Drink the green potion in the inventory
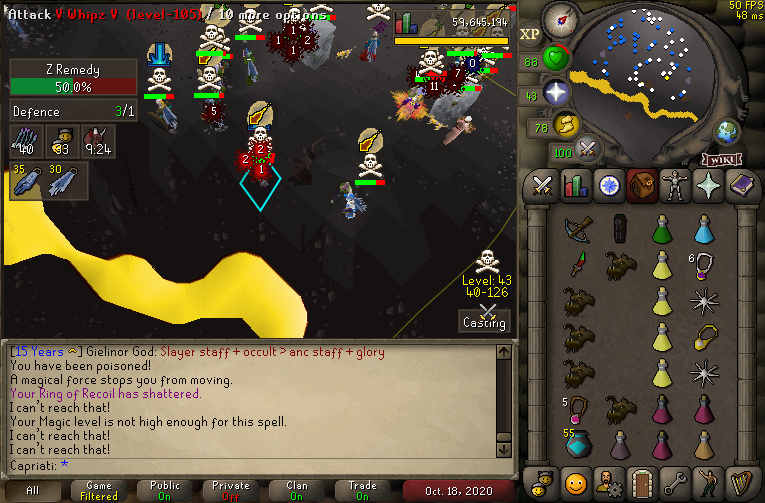765x503 pixels. (661, 229)
